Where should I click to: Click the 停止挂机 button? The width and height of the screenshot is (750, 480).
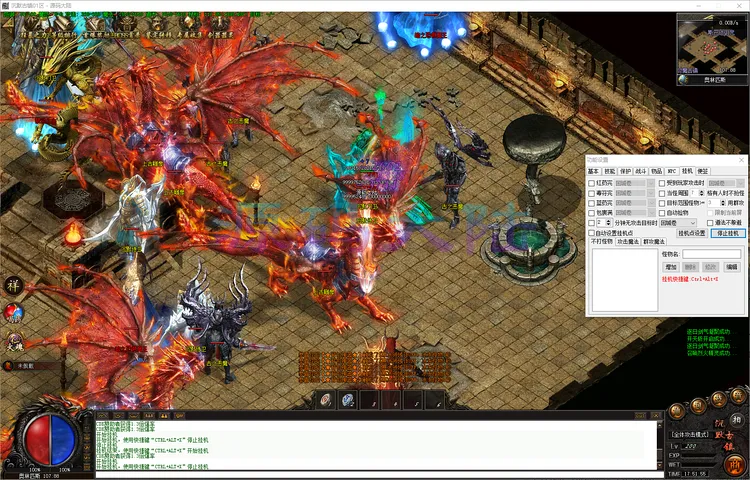(728, 233)
